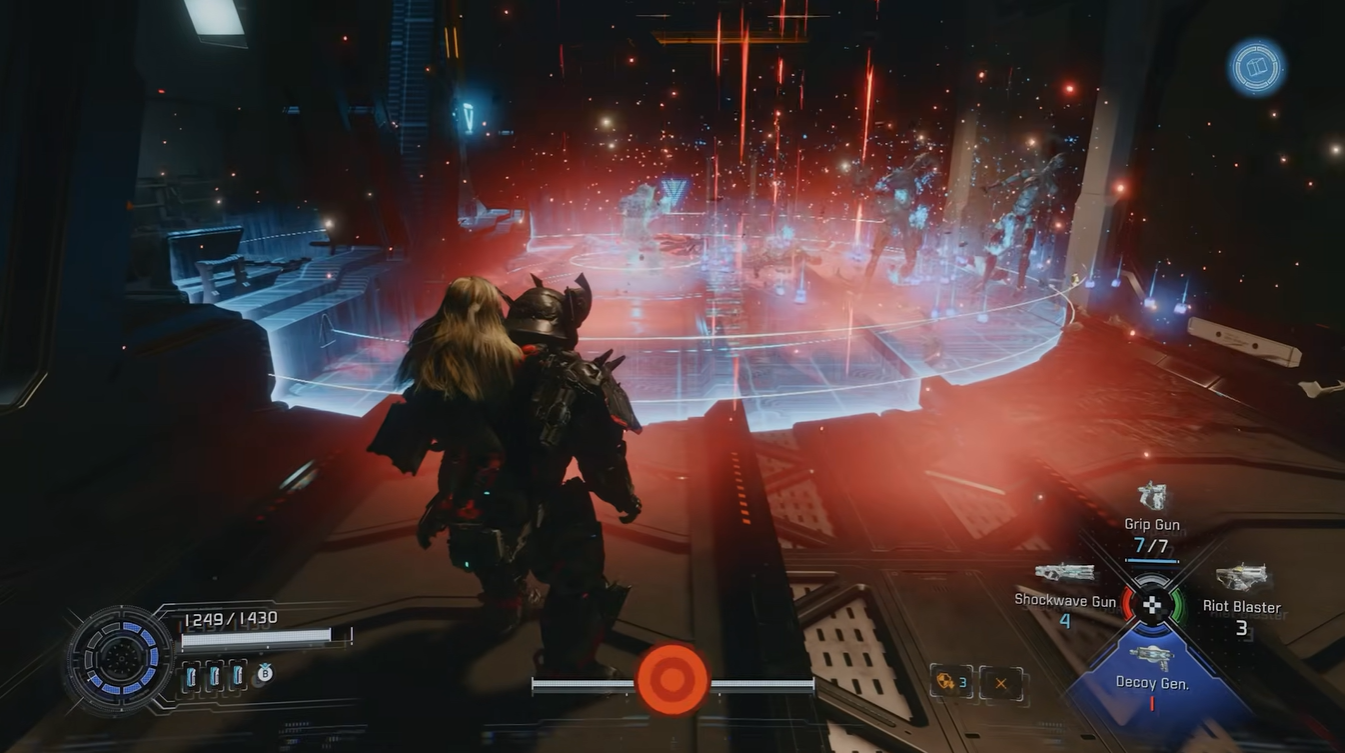The height and width of the screenshot is (753, 1345).
Task: Click the weapon wheel center crosshair
Action: (1152, 604)
